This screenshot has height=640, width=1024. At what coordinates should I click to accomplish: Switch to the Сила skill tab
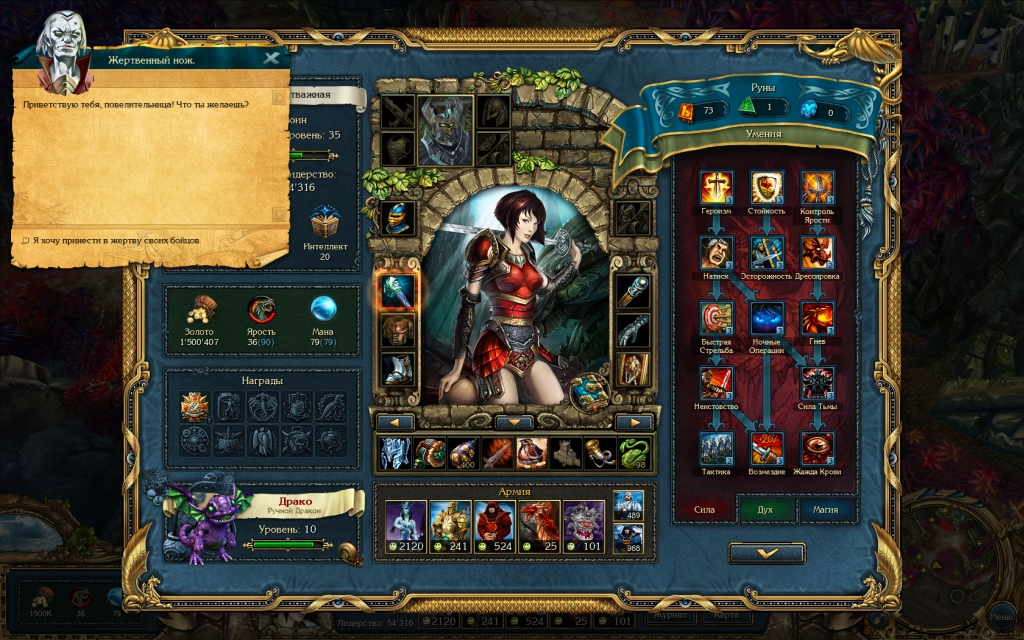[705, 509]
